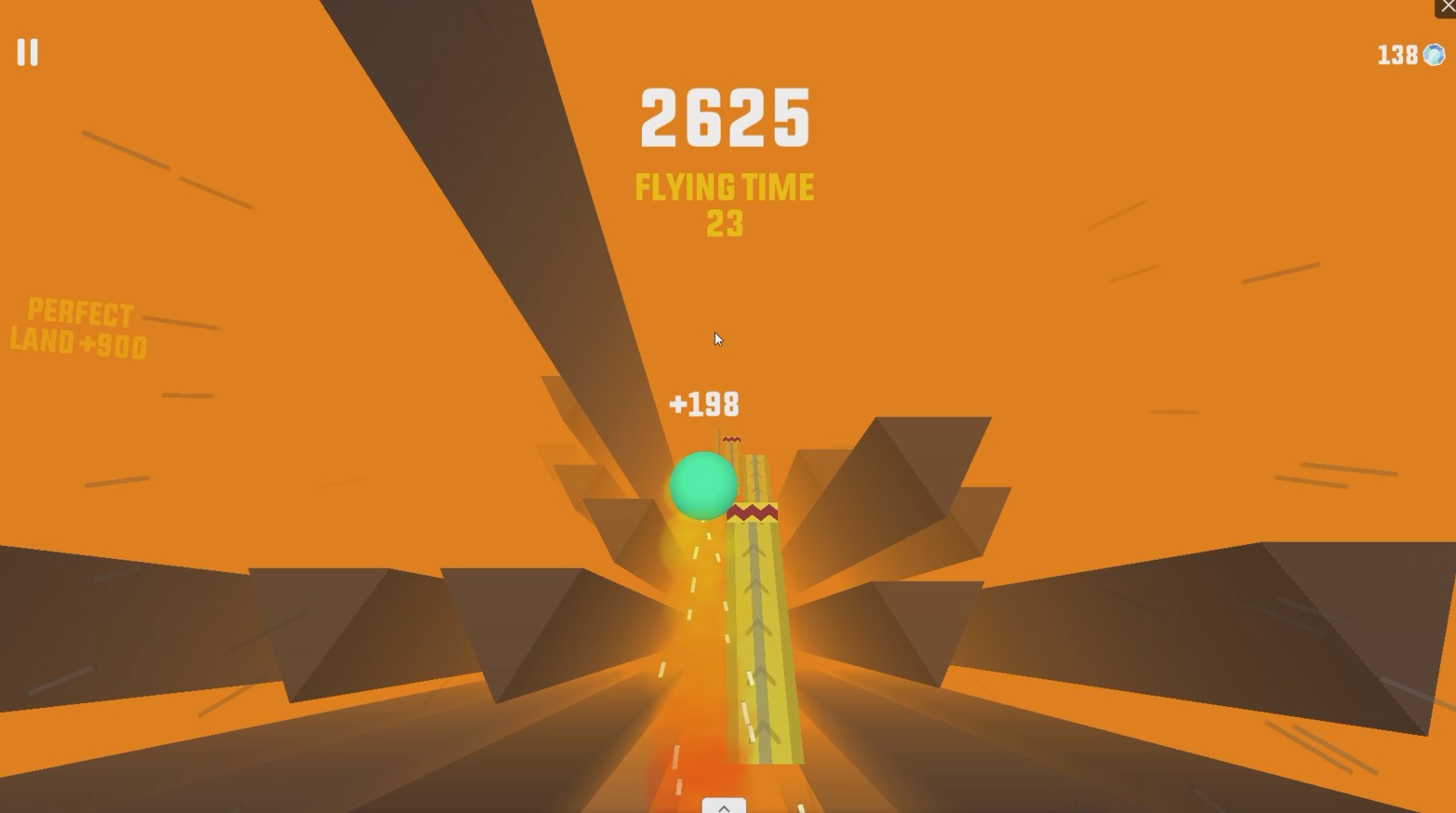Expand the bottom up-arrow panel
The height and width of the screenshot is (813, 1456).
724,806
